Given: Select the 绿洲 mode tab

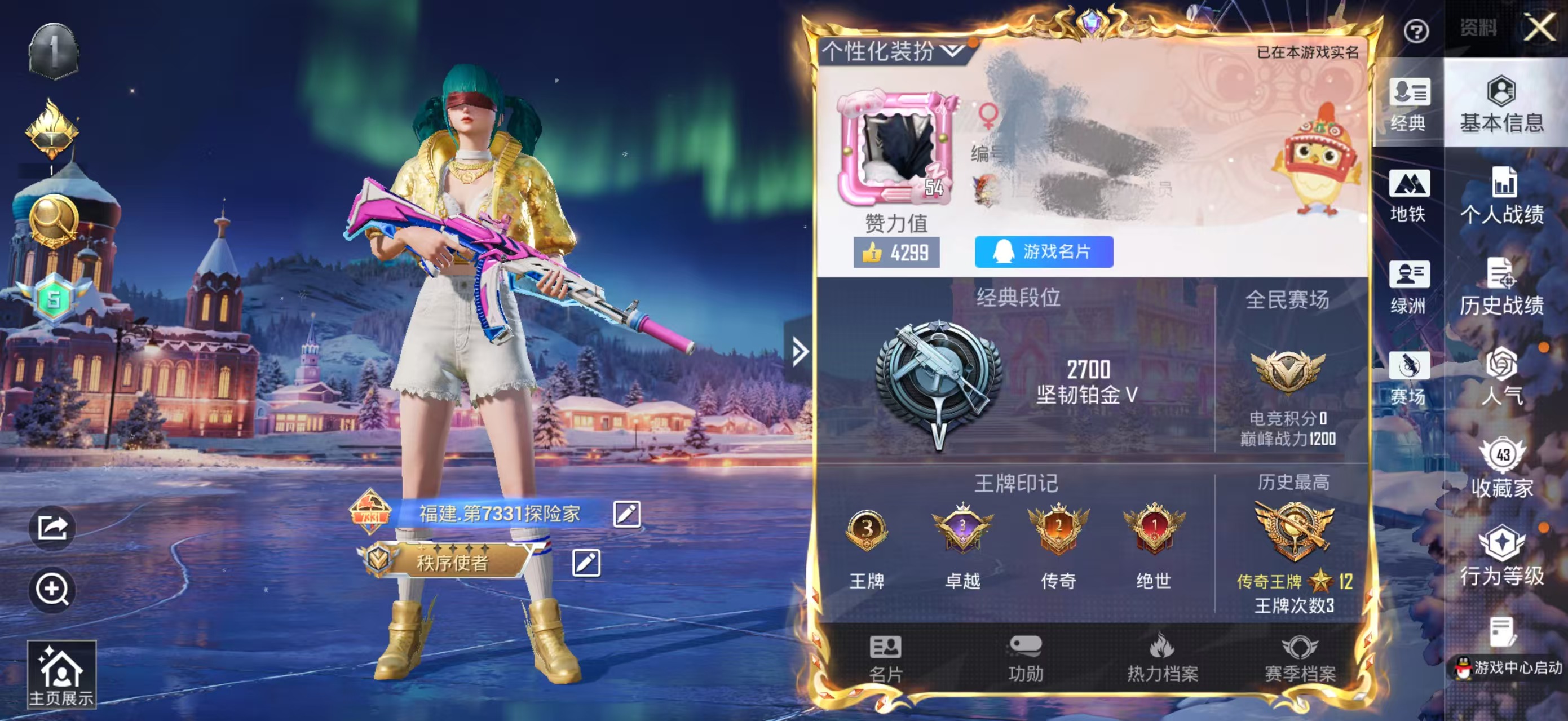Looking at the screenshot, I should tap(1408, 287).
